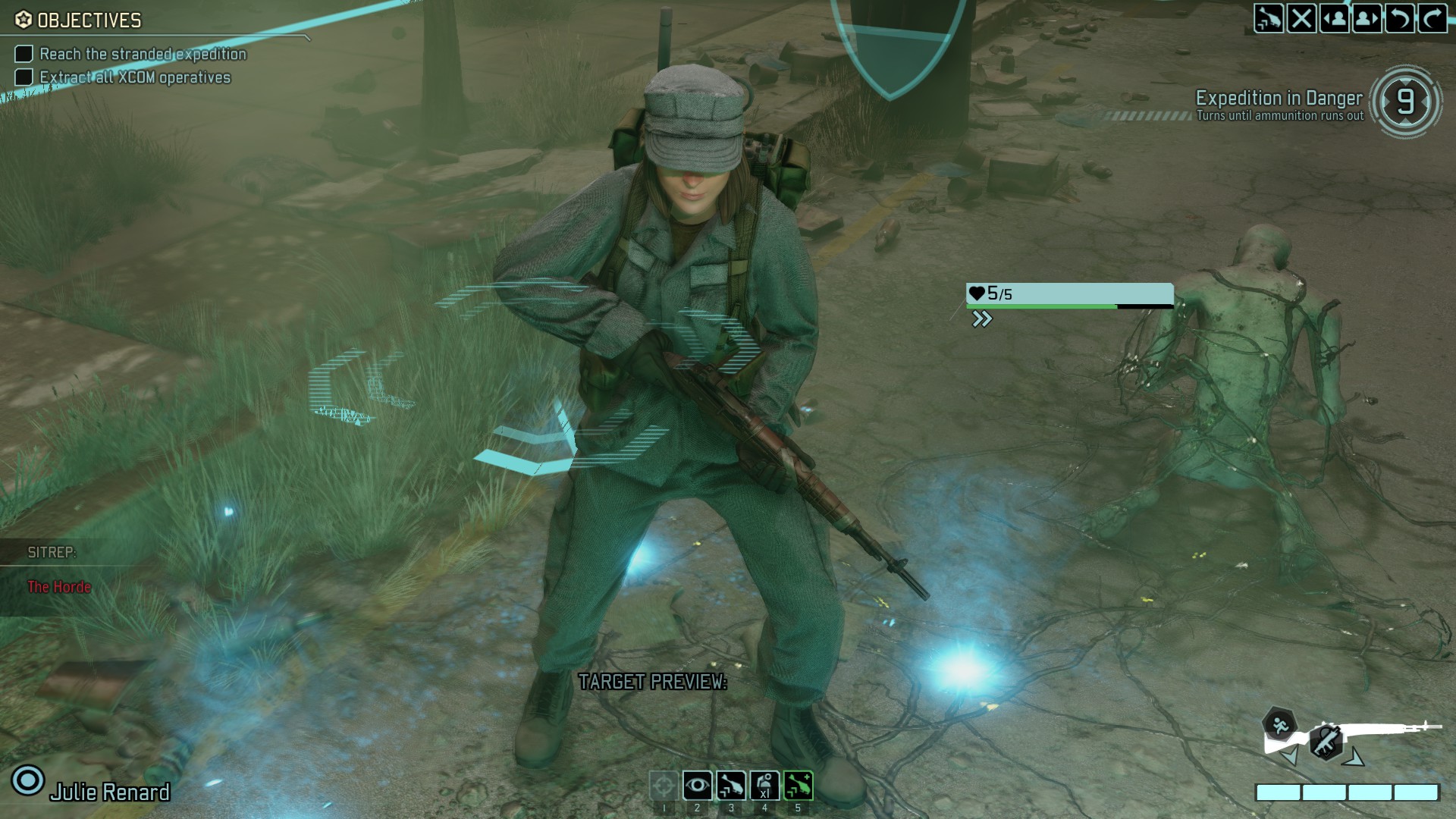The image size is (1456, 819).
Task: Click the running man perk icon
Action: click(1279, 723)
